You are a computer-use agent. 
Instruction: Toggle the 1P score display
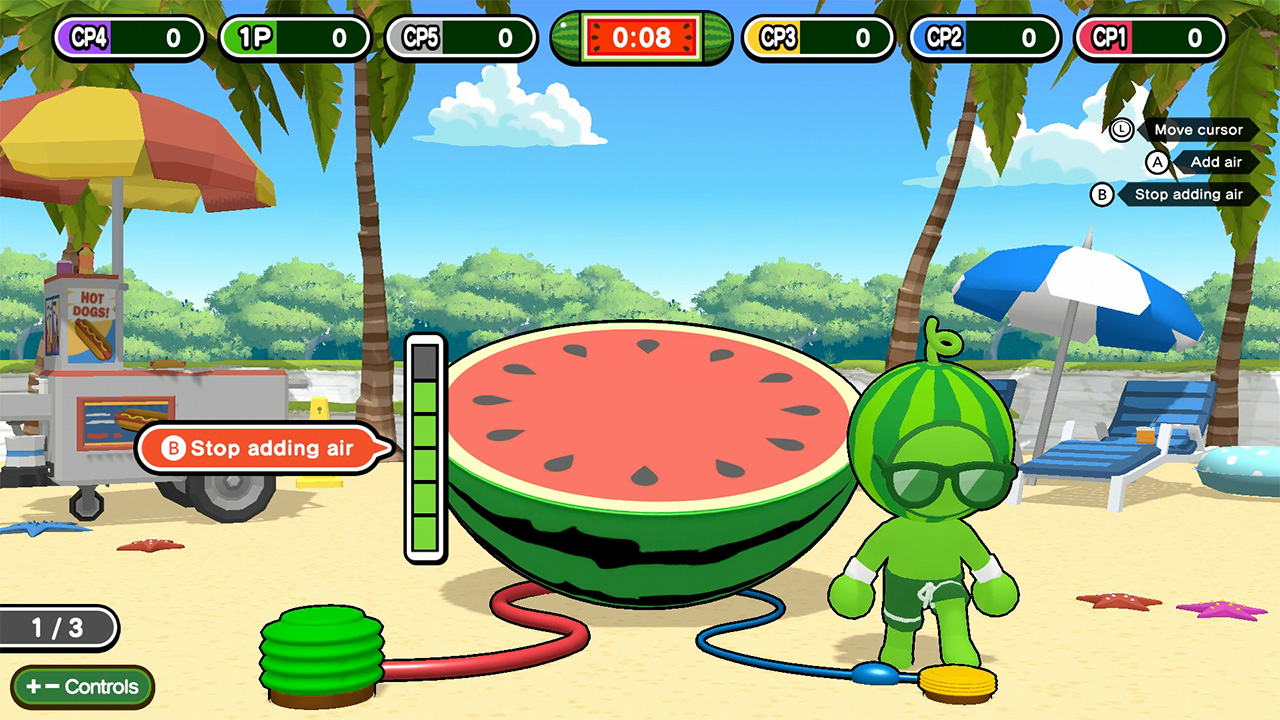point(293,38)
